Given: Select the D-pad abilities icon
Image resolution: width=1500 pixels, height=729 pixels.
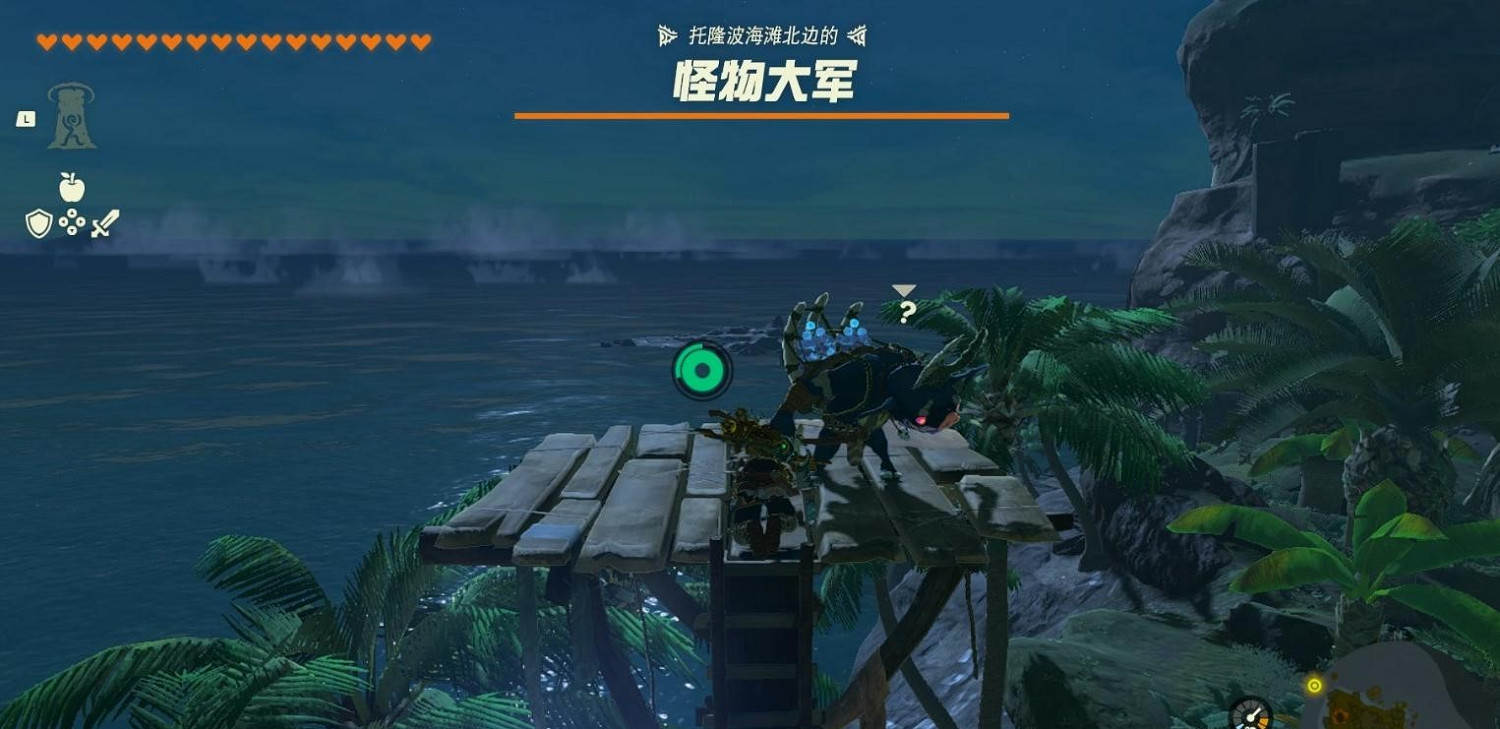Looking at the screenshot, I should [73, 222].
